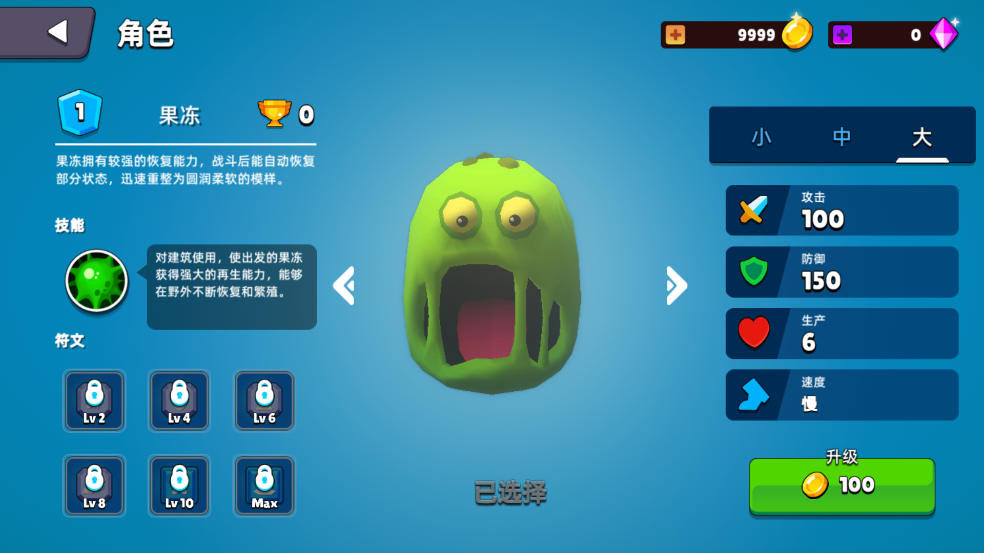Tap the green jelly skill icon
The width and height of the screenshot is (984, 553).
[97, 281]
